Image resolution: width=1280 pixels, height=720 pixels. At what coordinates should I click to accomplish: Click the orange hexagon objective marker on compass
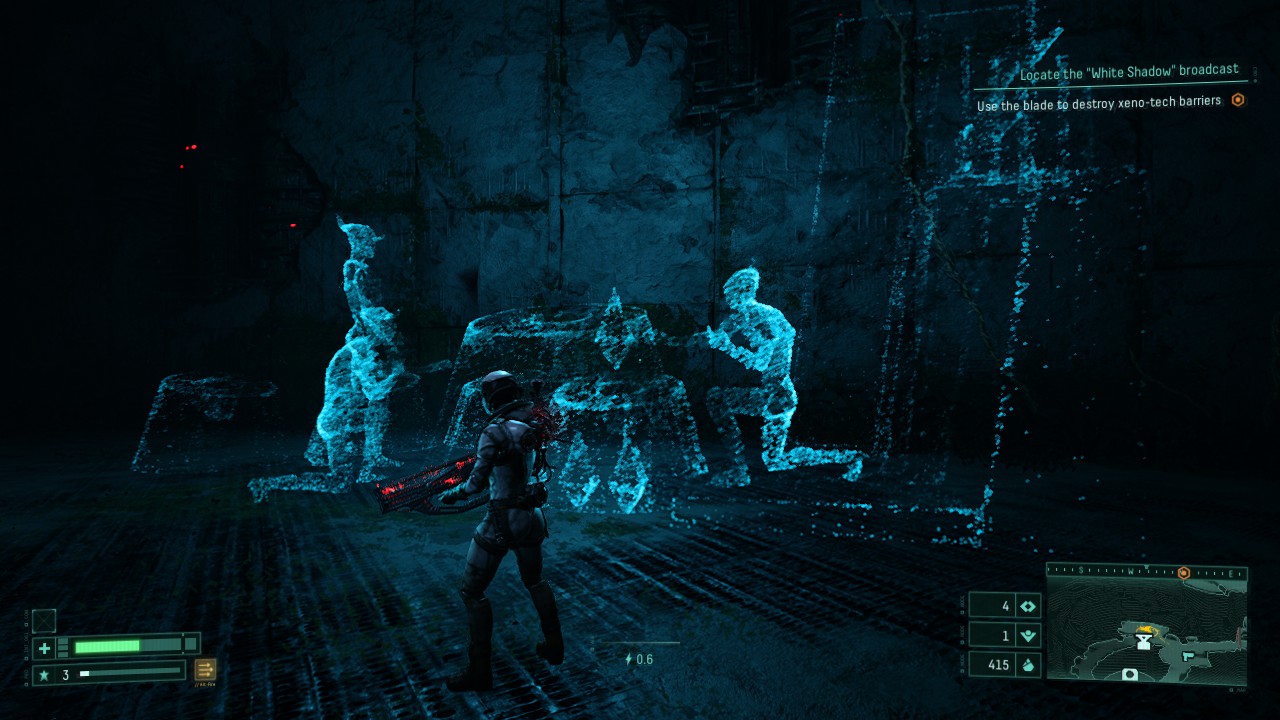[x=1184, y=572]
